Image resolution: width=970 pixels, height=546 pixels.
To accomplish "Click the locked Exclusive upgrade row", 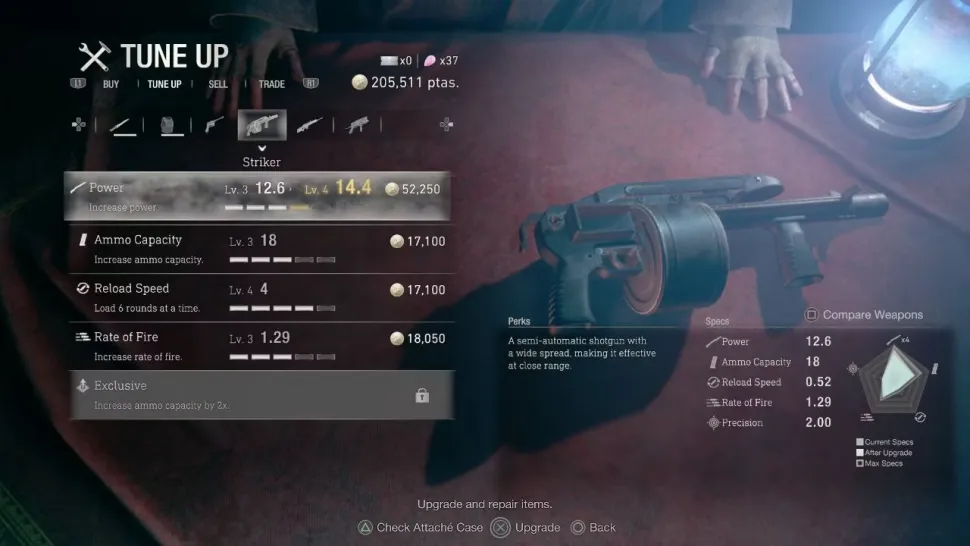I will coord(259,395).
